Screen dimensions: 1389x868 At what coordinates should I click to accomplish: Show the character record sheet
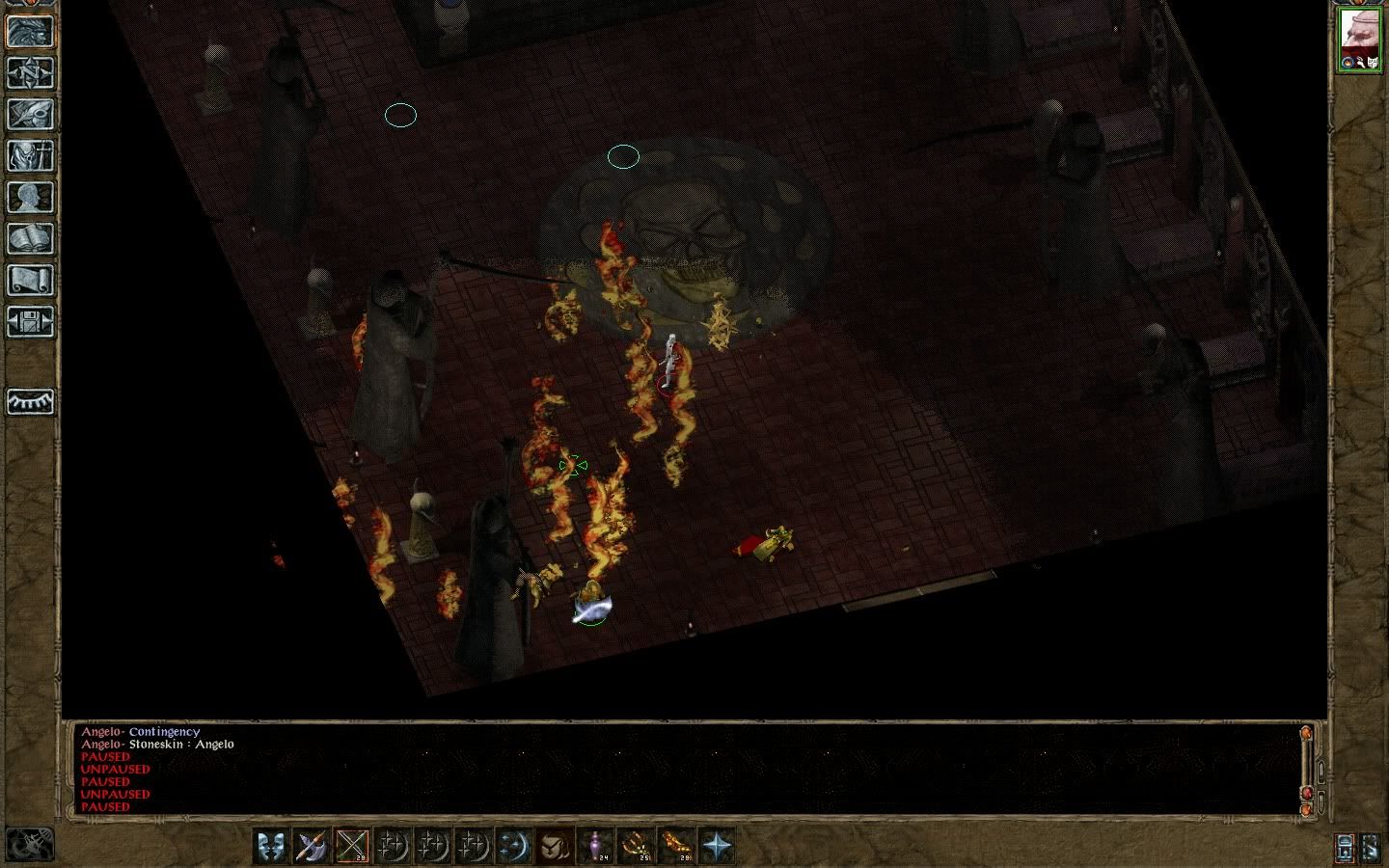pos(30,197)
